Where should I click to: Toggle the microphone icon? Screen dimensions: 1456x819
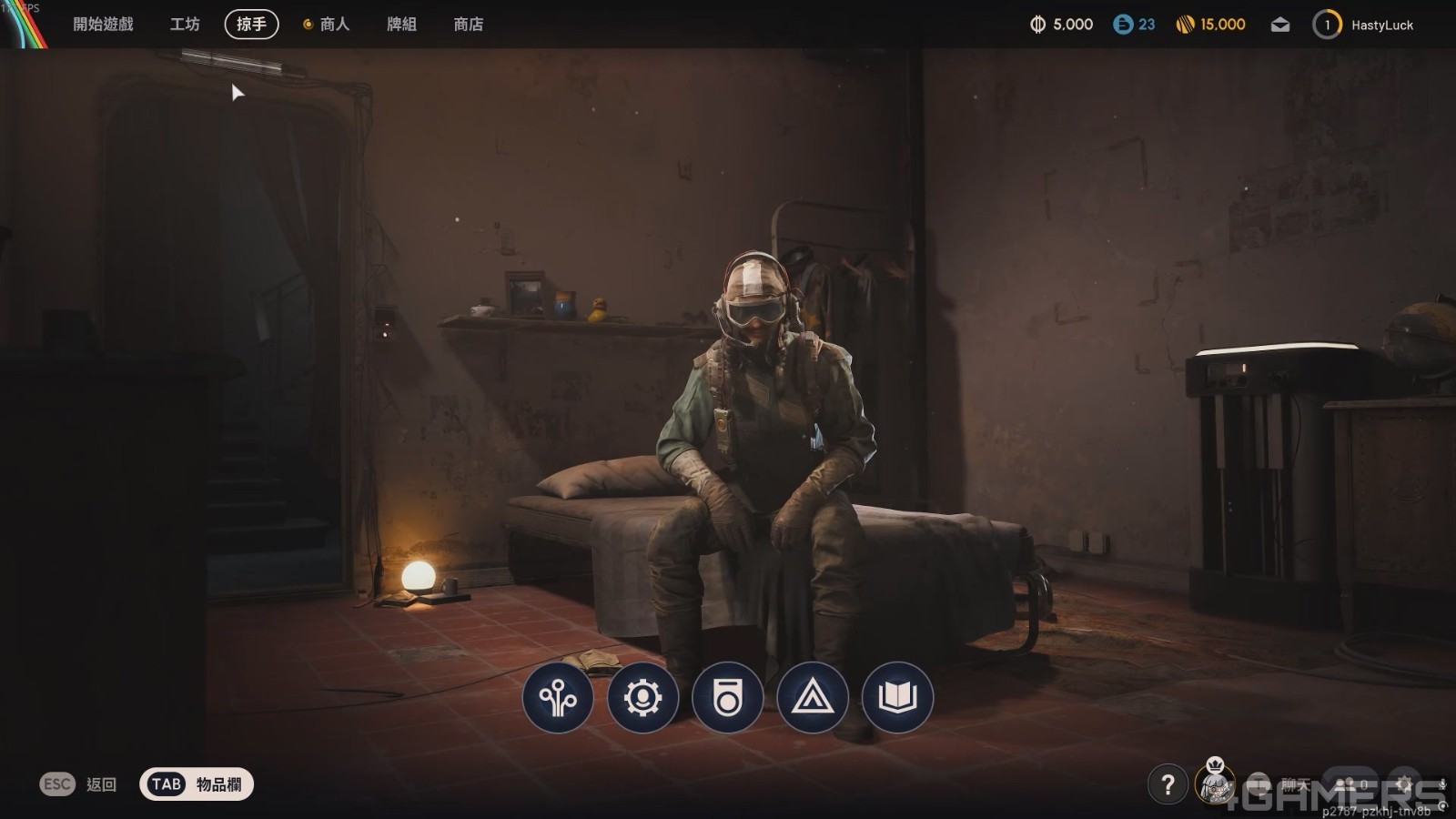1442,784
